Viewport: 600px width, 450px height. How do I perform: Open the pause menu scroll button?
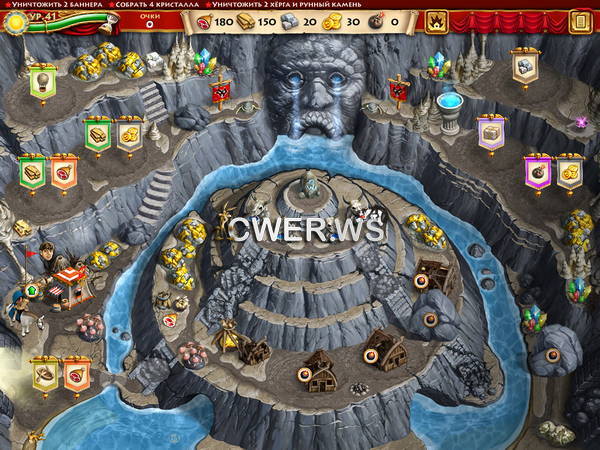pos(581,20)
